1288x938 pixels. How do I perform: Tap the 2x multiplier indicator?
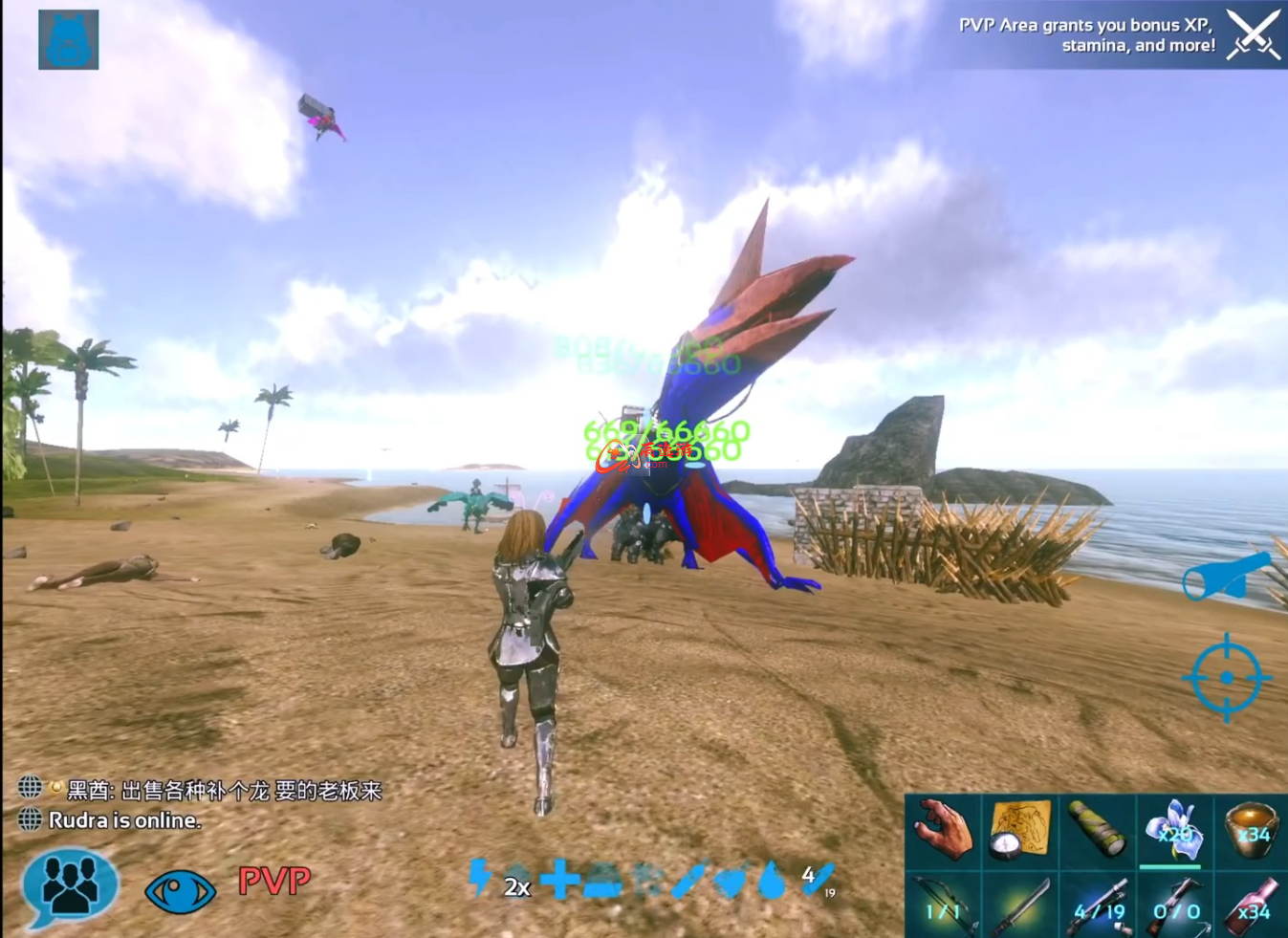[x=516, y=886]
